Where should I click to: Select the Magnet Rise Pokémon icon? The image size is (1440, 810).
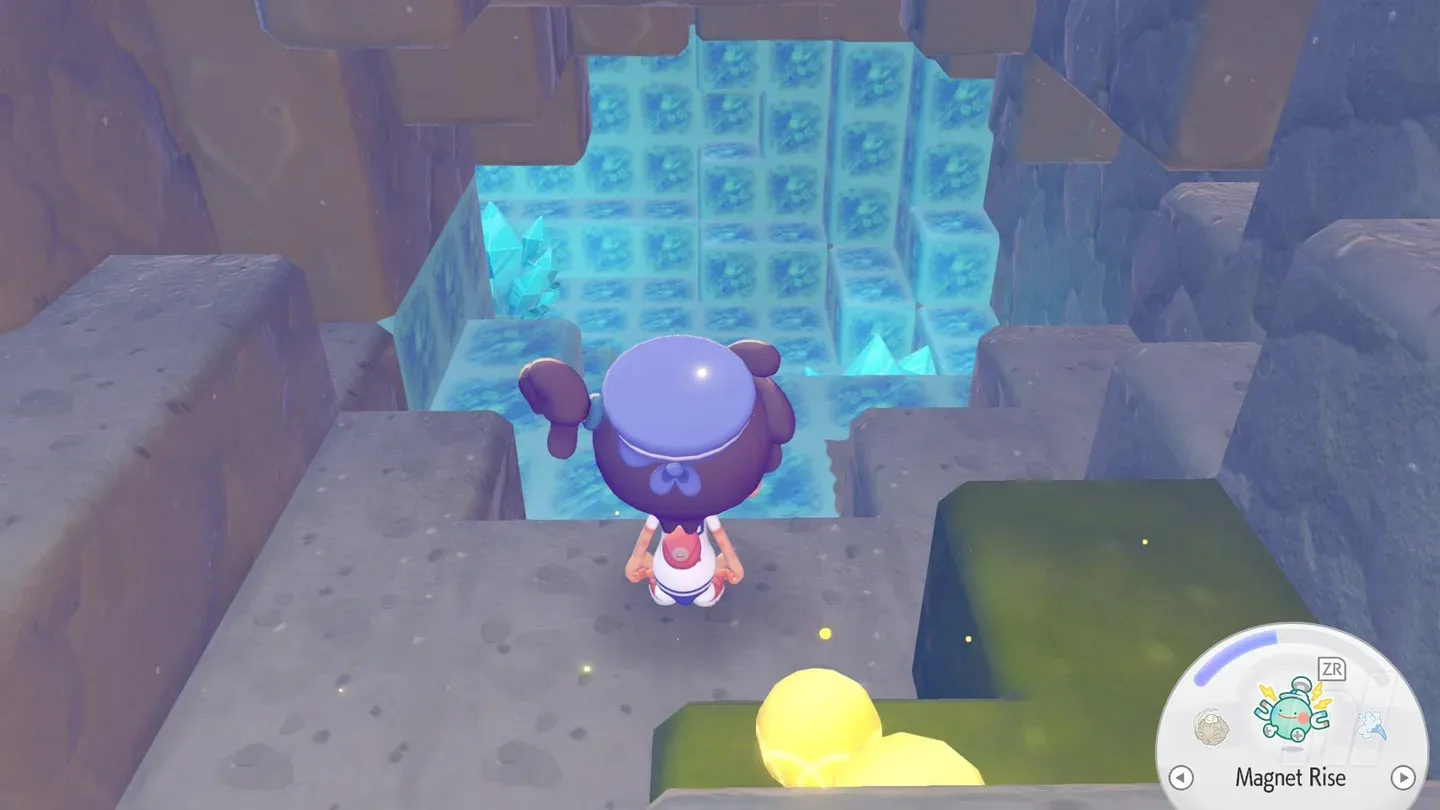[1290, 713]
